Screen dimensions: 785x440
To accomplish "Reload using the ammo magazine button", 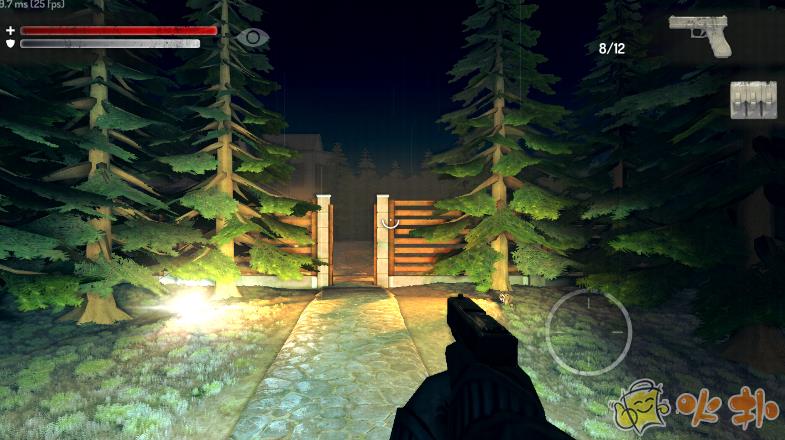I will click(x=752, y=100).
